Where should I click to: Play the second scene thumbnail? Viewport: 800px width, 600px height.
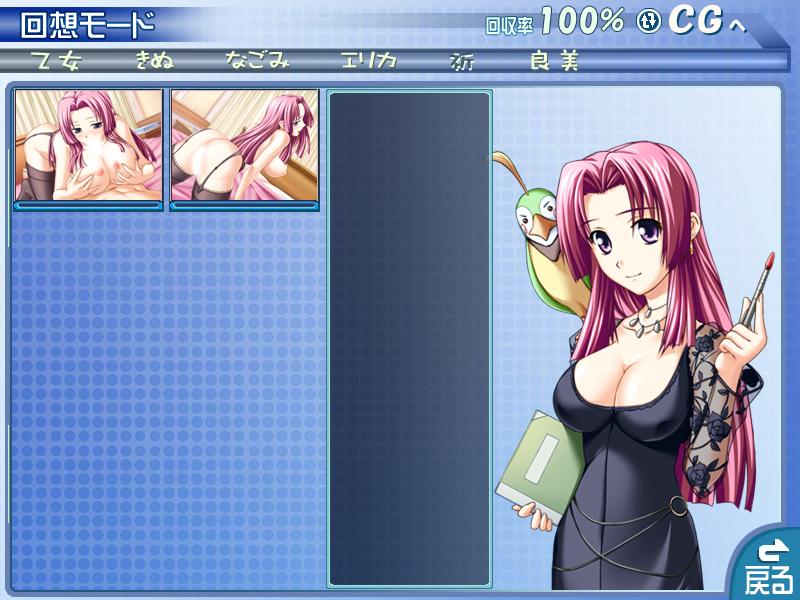tap(245, 146)
